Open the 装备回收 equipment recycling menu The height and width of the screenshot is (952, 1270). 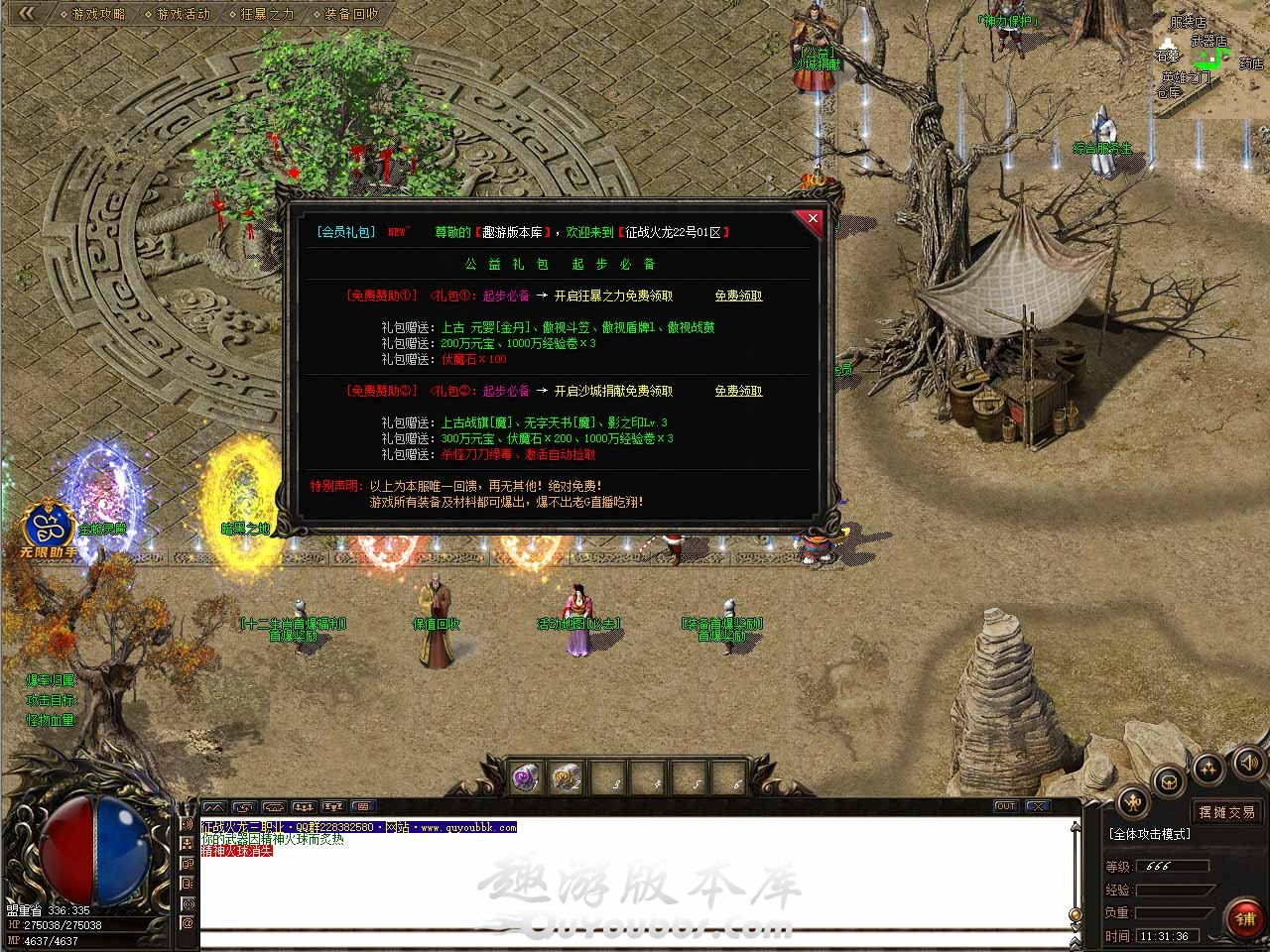point(351,14)
